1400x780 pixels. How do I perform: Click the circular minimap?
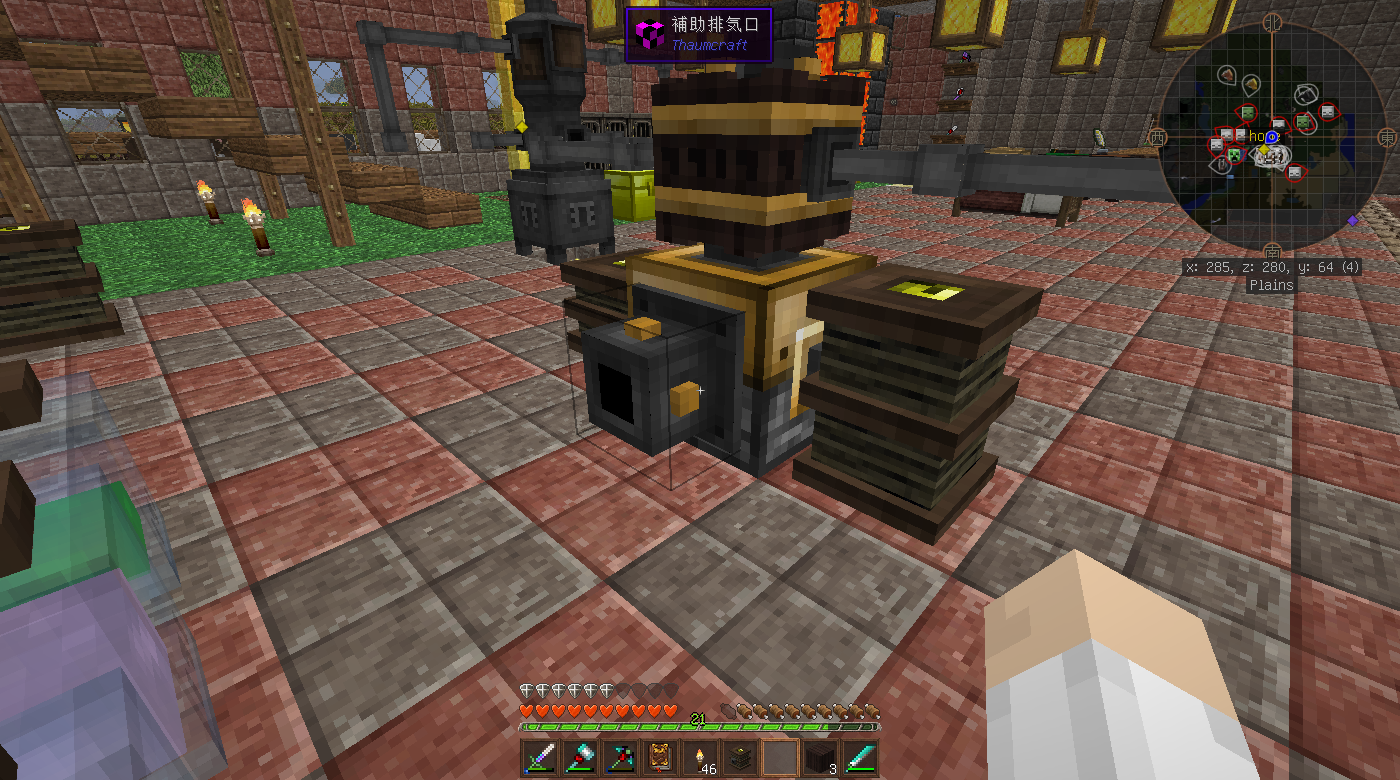click(1272, 136)
